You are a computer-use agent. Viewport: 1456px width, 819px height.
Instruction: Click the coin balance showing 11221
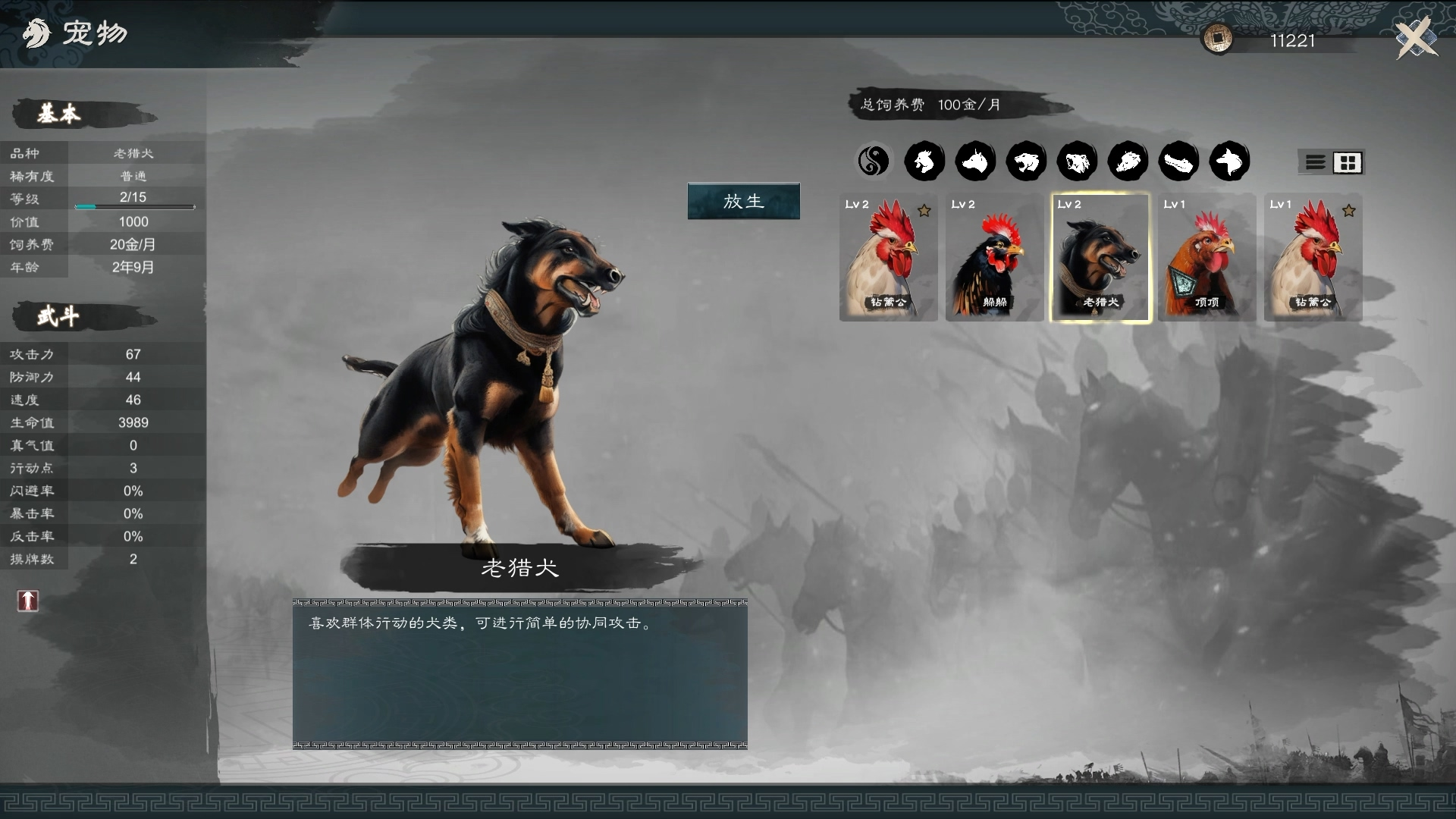(x=1289, y=42)
